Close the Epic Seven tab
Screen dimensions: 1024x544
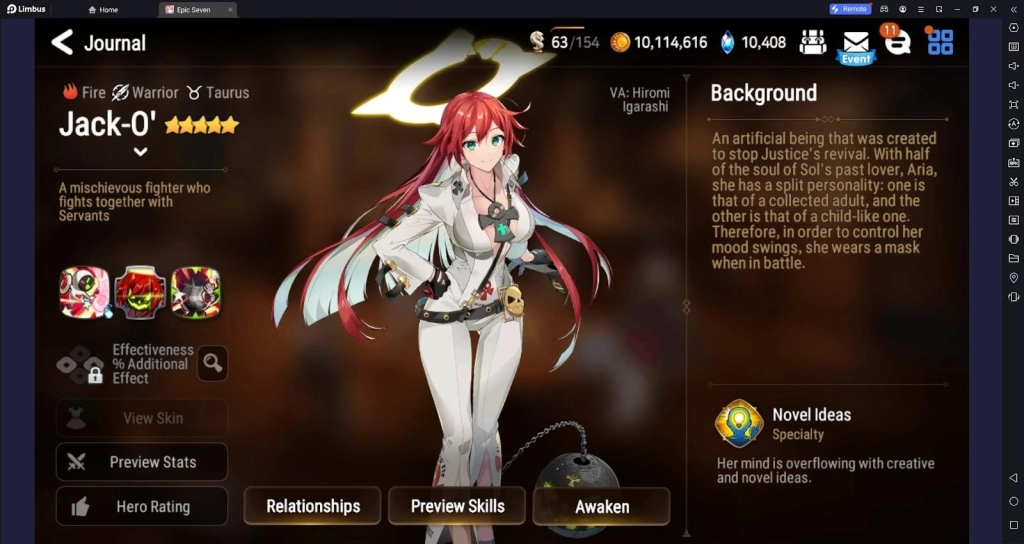click(230, 9)
